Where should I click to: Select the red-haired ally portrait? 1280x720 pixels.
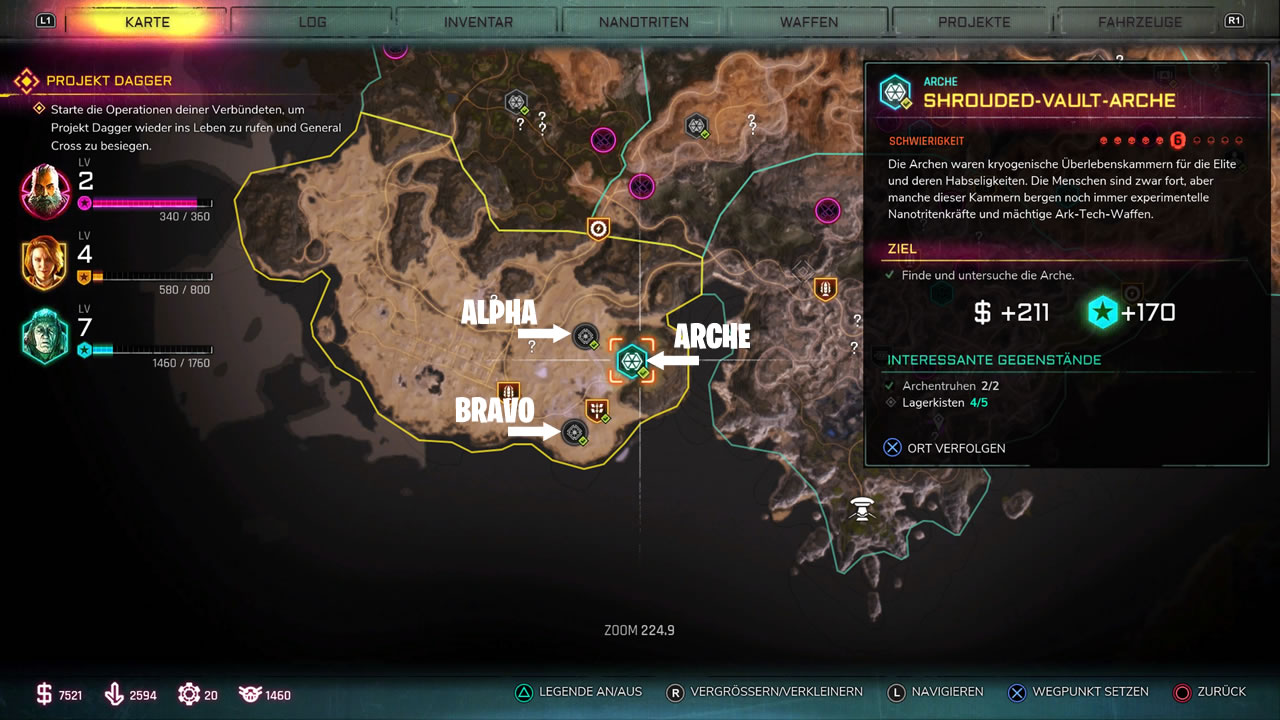click(x=45, y=263)
